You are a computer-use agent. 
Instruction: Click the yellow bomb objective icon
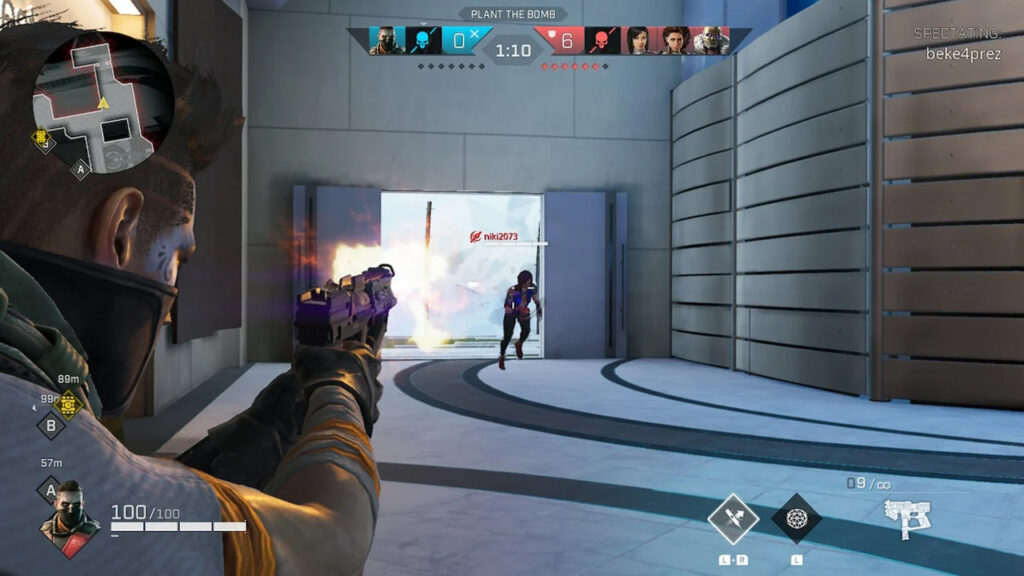tap(68, 403)
